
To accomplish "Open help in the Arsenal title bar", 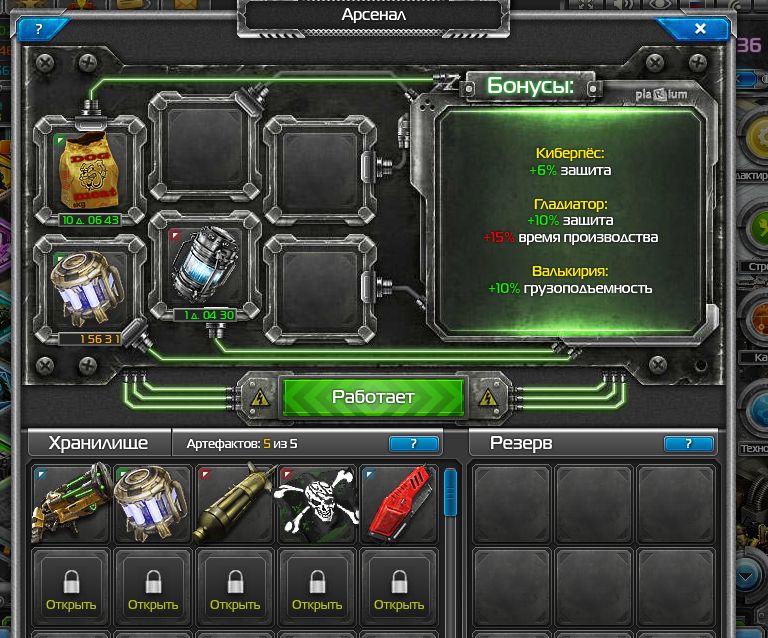I will coord(38,29).
